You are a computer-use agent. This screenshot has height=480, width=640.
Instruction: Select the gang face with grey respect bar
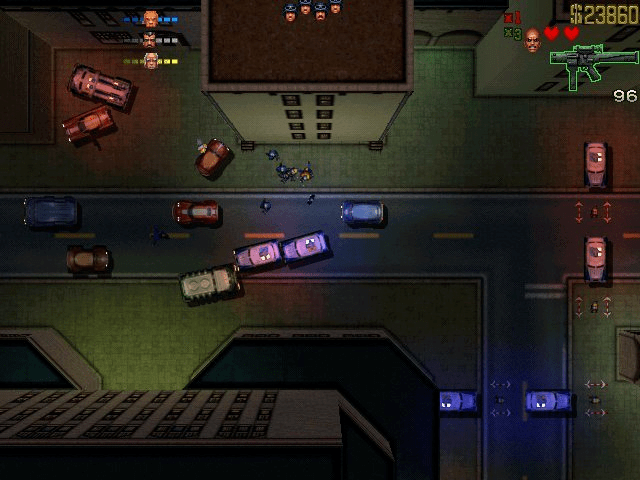tap(151, 40)
